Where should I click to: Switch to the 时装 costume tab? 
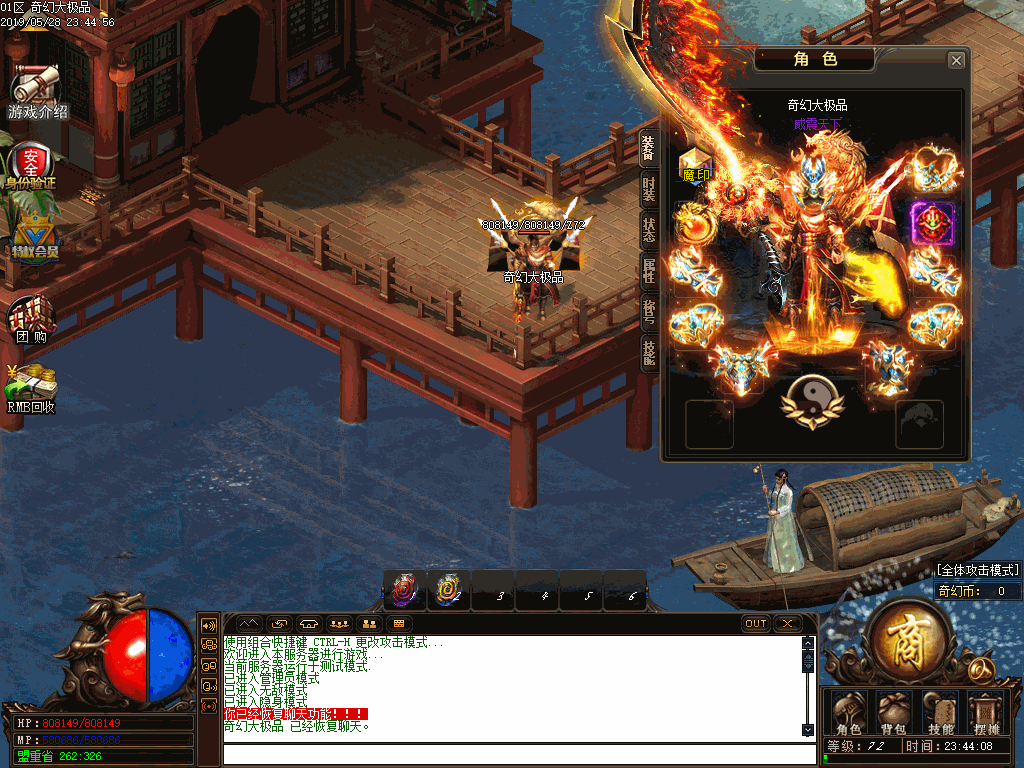pos(649,190)
